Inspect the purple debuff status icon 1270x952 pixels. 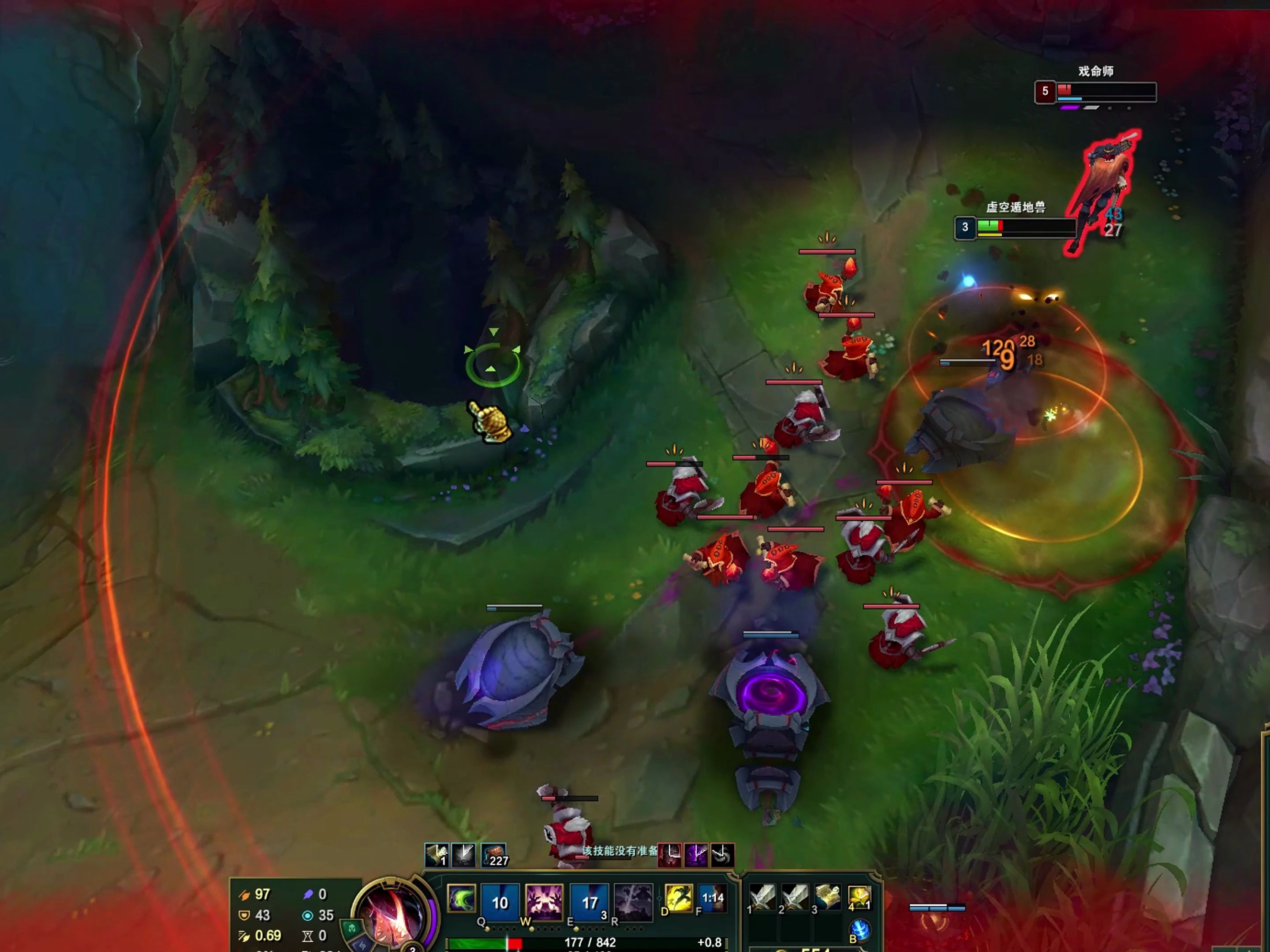point(696,855)
